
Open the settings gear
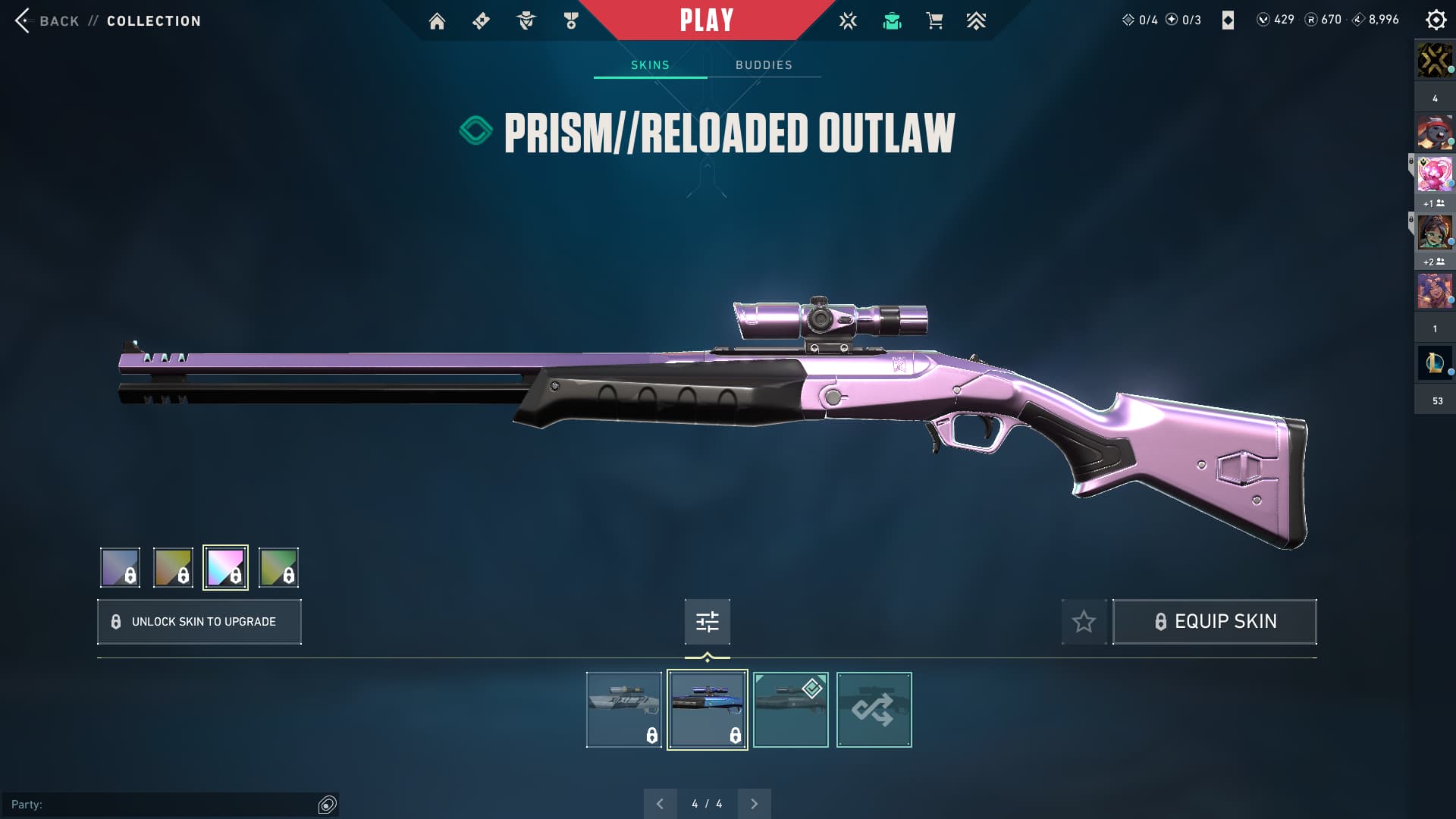point(1436,20)
